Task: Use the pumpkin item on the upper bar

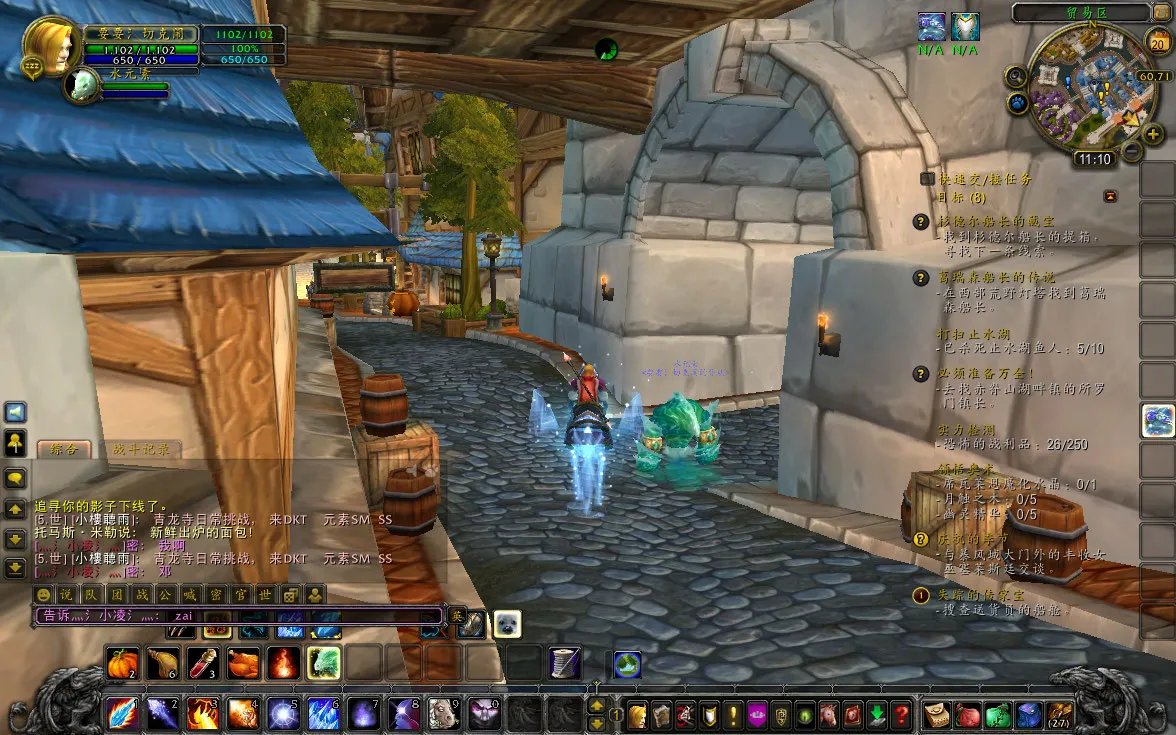Action: (x=122, y=662)
